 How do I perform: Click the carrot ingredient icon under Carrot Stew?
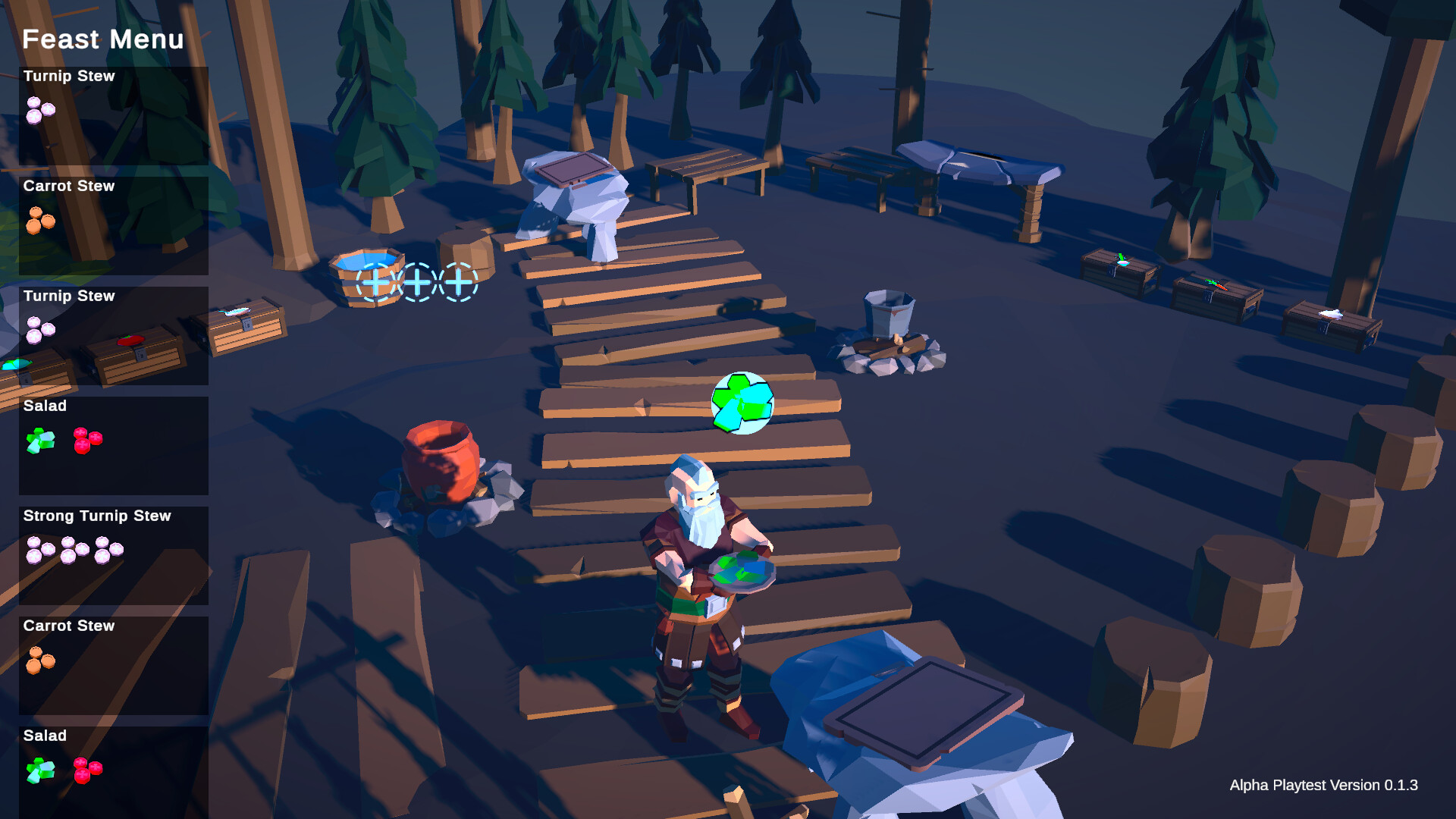click(39, 221)
